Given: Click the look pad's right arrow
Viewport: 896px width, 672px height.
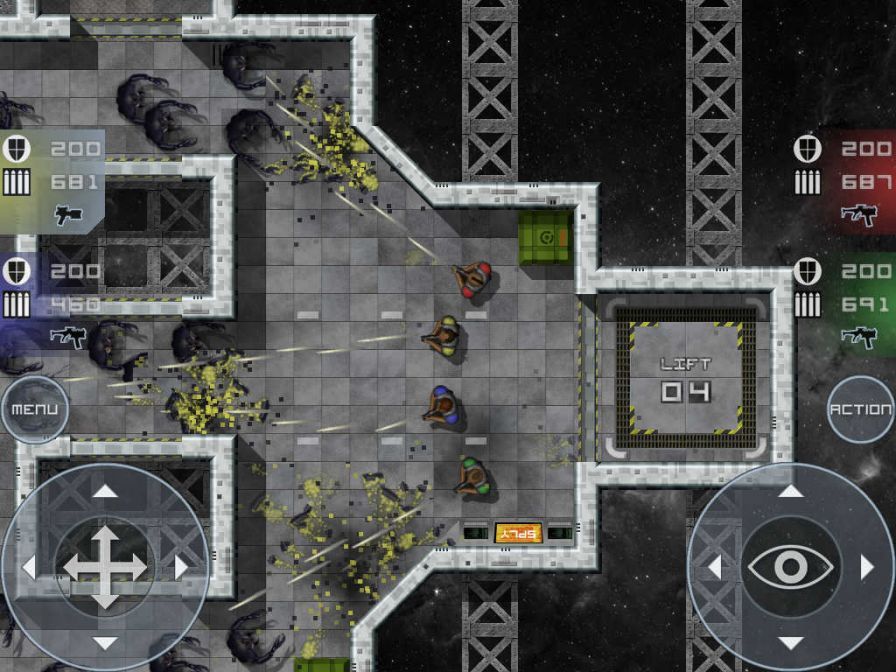Looking at the screenshot, I should pos(866,567).
